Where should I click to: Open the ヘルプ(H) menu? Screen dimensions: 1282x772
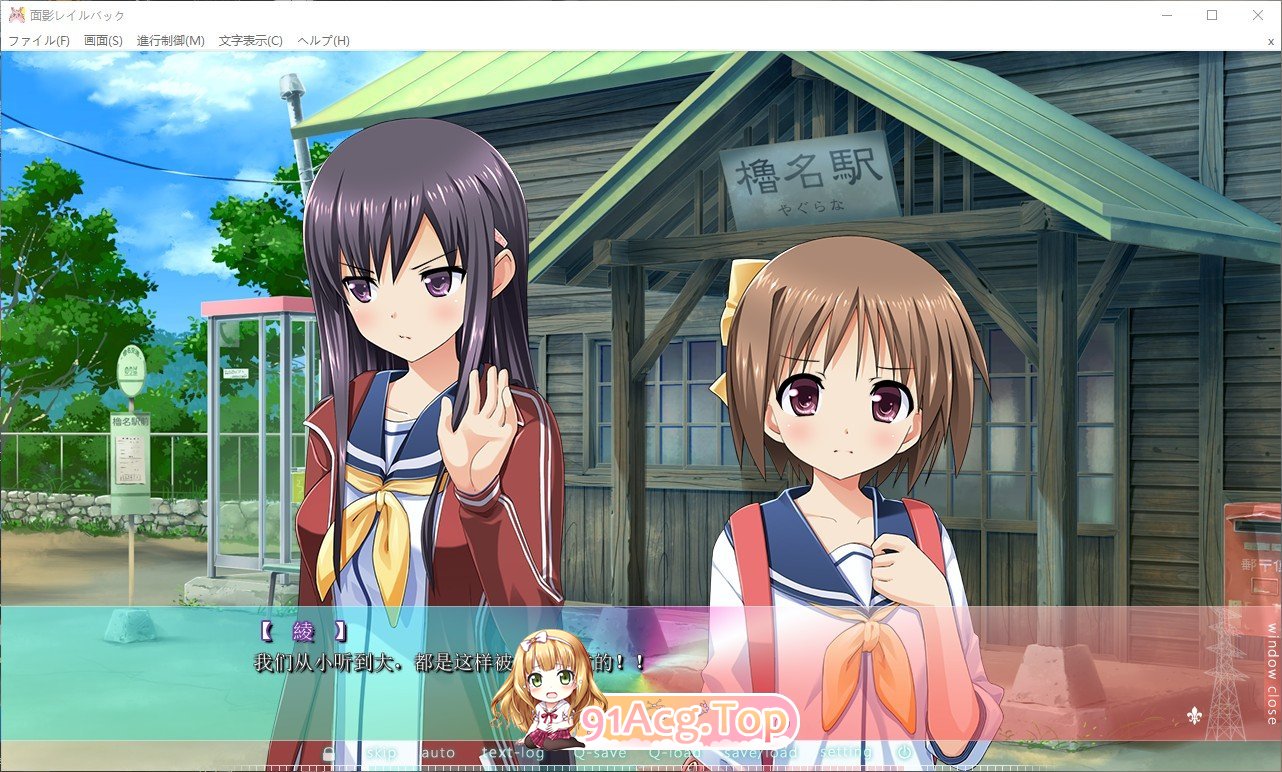pos(323,41)
